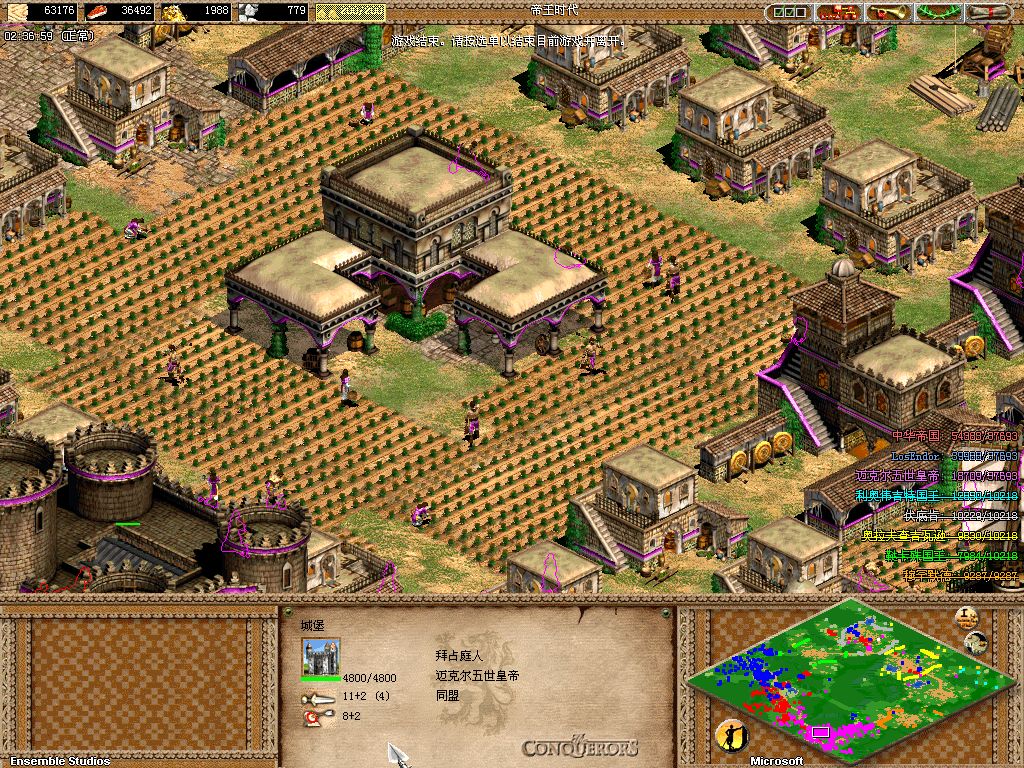1024x768 pixels.
Task: Click the lower round button right of minimap
Action: 975,642
